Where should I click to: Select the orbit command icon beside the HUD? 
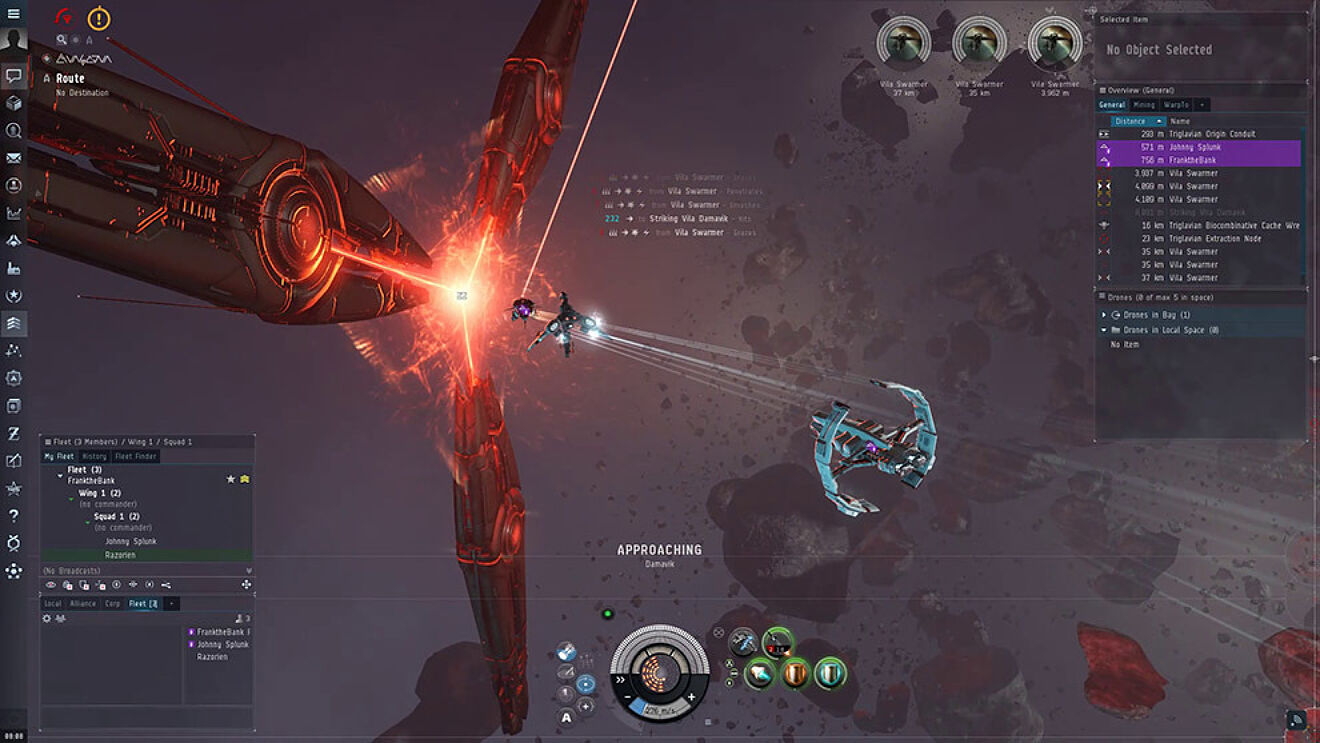tap(585, 683)
